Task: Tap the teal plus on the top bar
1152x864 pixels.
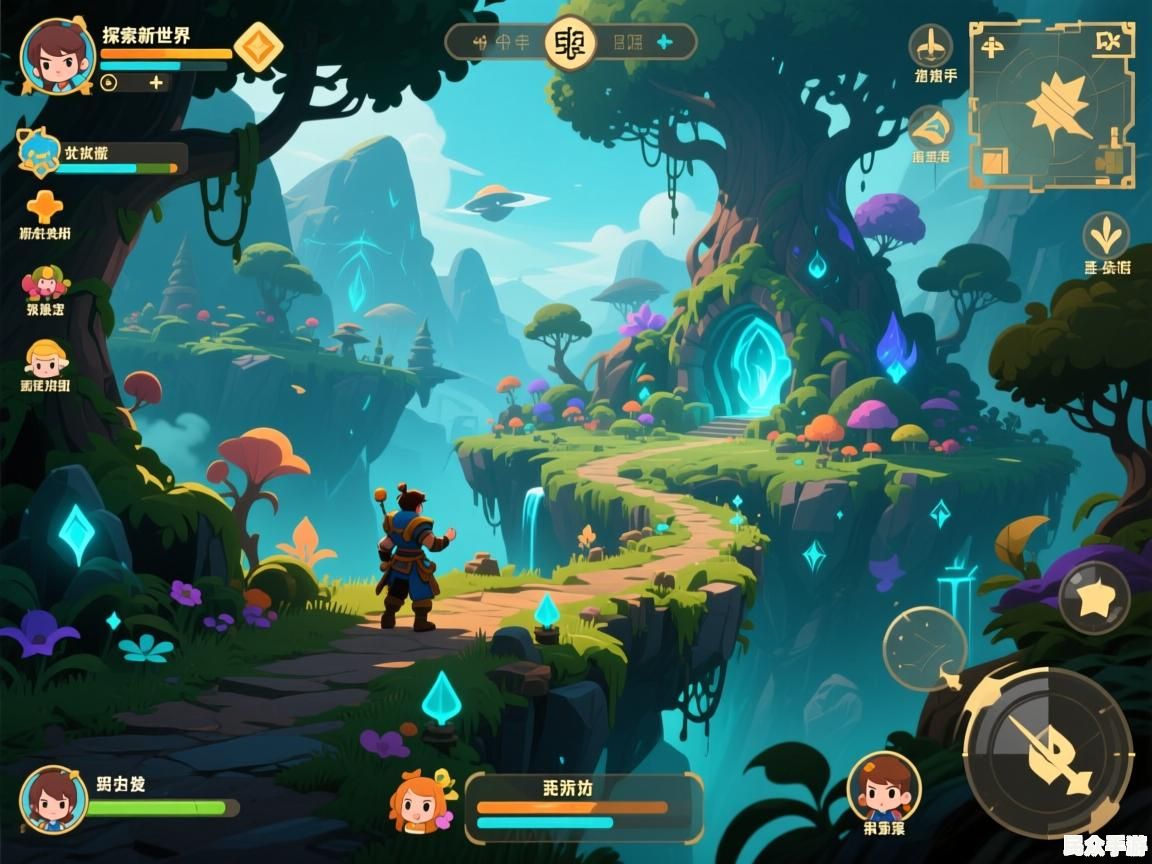Action: (663, 42)
